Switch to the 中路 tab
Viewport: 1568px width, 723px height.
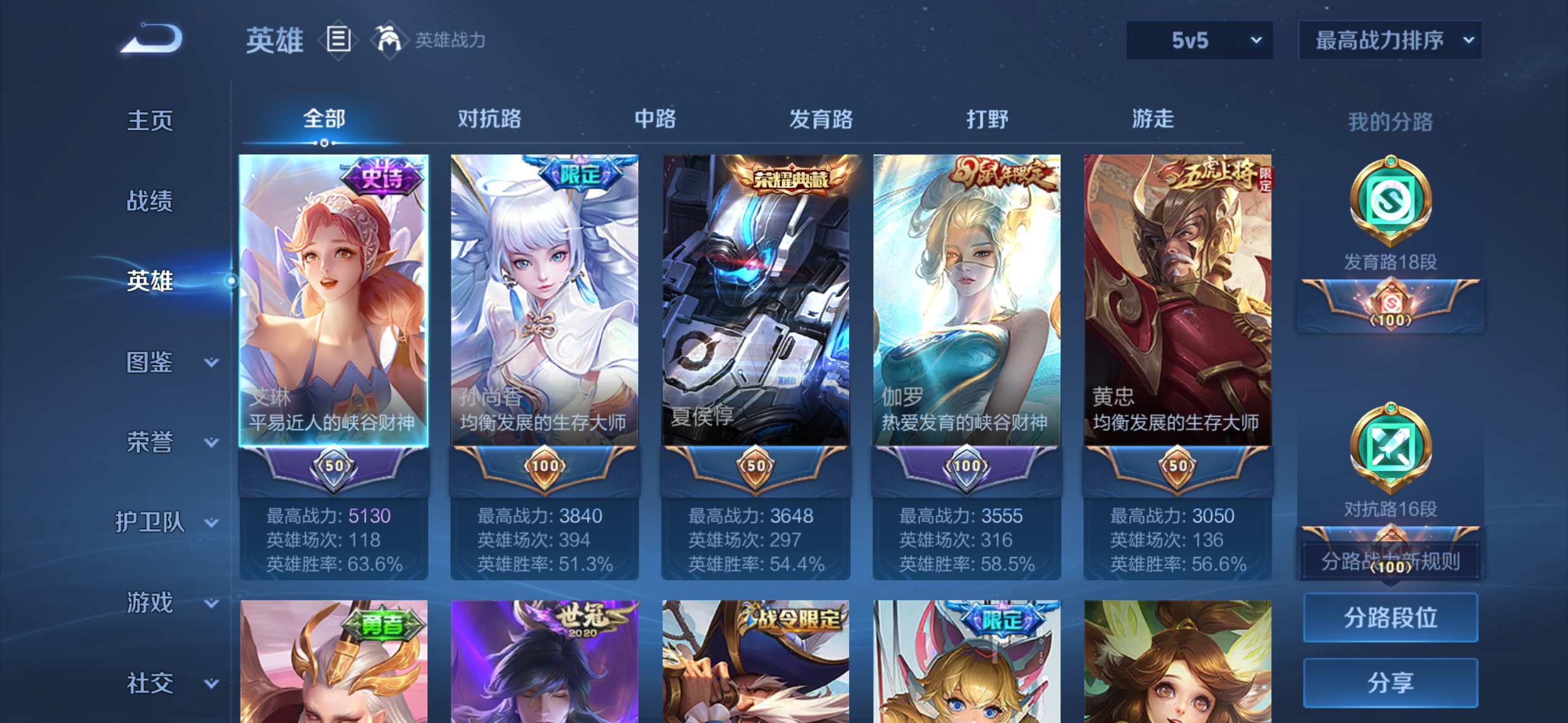click(x=656, y=119)
